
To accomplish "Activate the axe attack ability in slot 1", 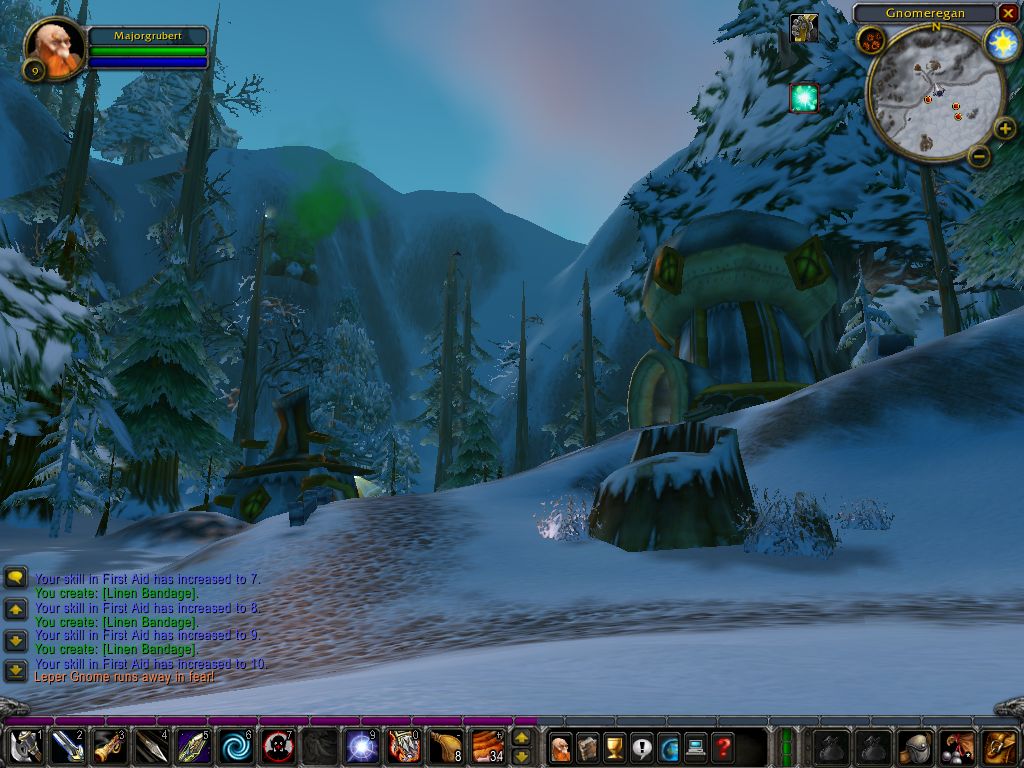I will (25, 747).
